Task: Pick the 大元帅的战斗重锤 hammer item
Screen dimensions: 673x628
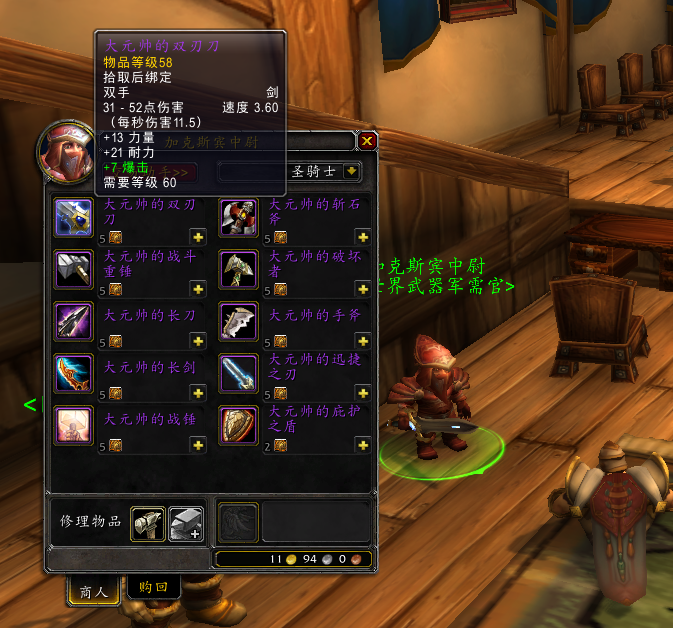Action: [74, 269]
